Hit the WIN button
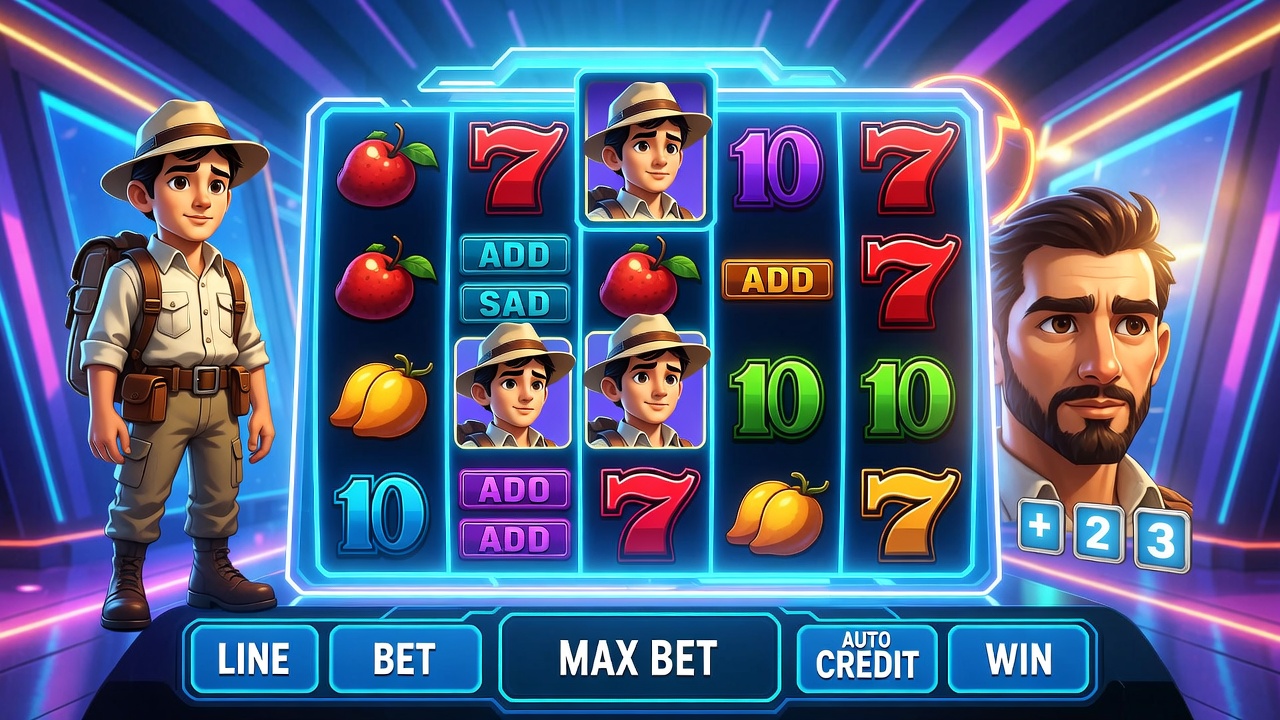 [1018, 659]
